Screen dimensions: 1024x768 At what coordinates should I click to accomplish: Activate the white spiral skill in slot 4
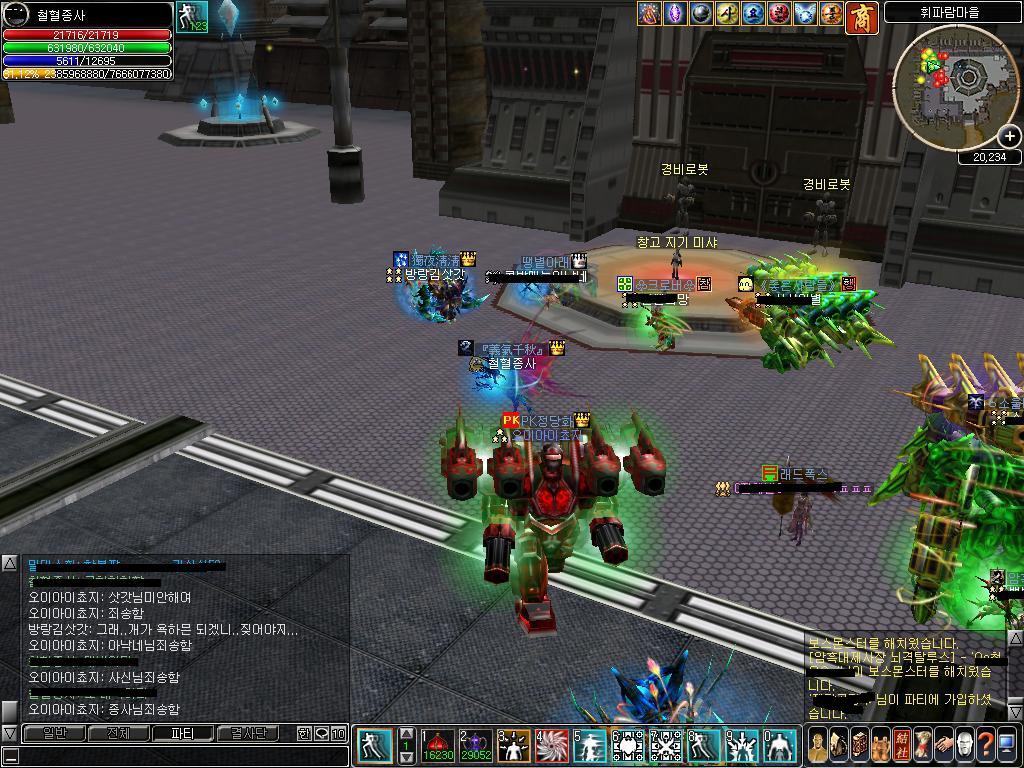coord(551,746)
